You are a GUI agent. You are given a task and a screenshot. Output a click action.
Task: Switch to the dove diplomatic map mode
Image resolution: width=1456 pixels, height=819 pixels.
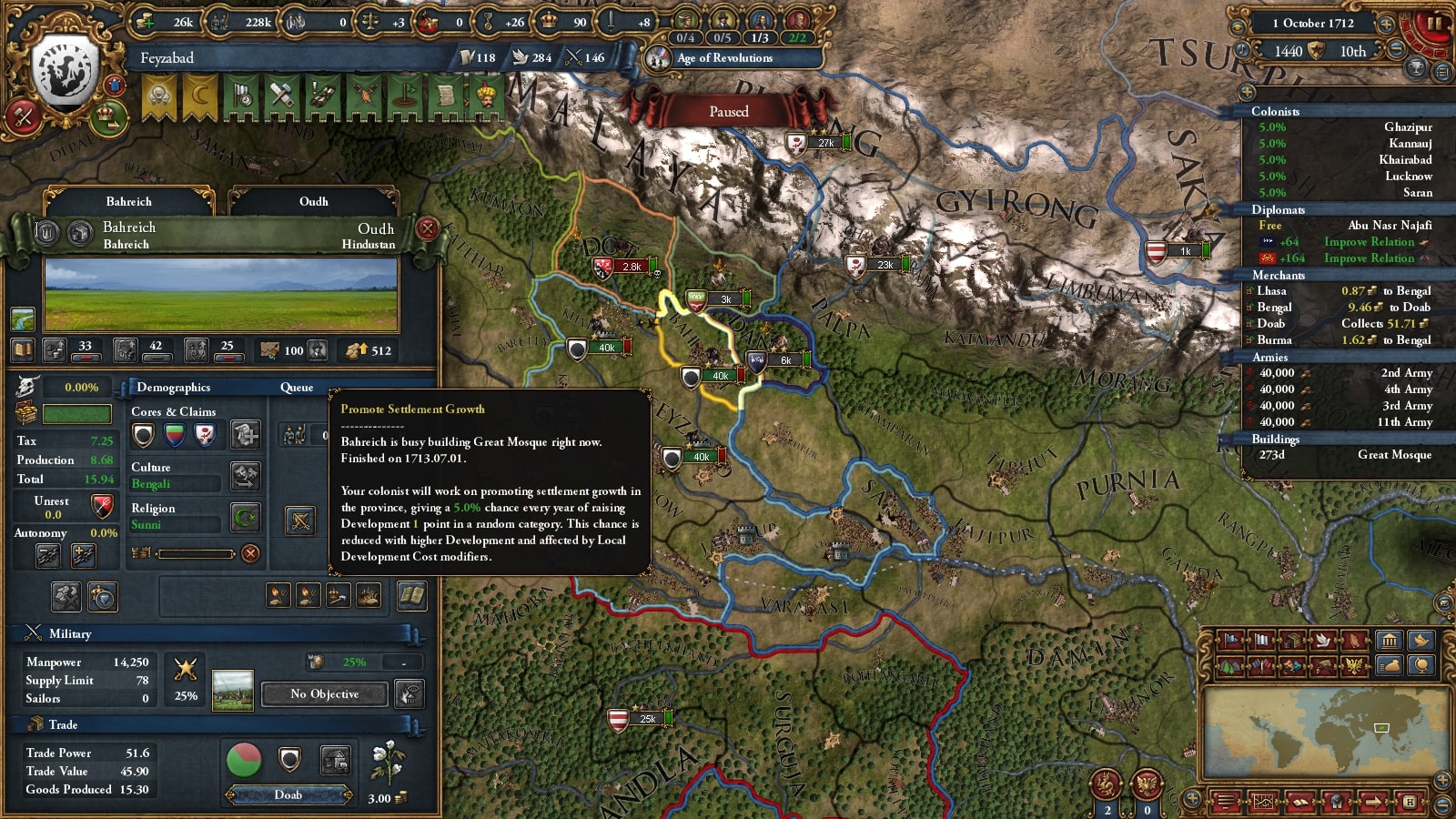click(x=1324, y=641)
